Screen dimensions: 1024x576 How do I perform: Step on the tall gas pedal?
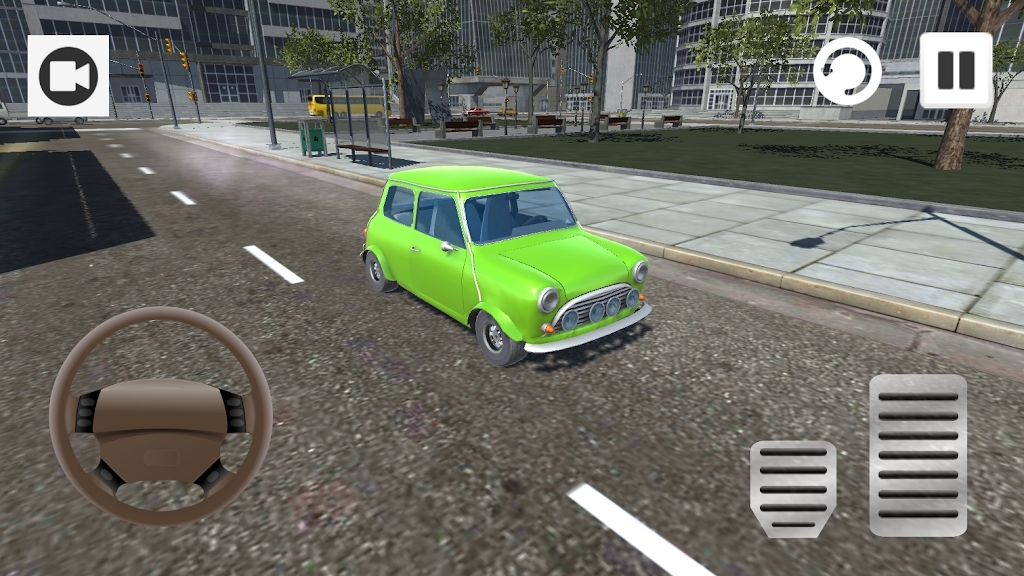pyautogui.click(x=917, y=455)
